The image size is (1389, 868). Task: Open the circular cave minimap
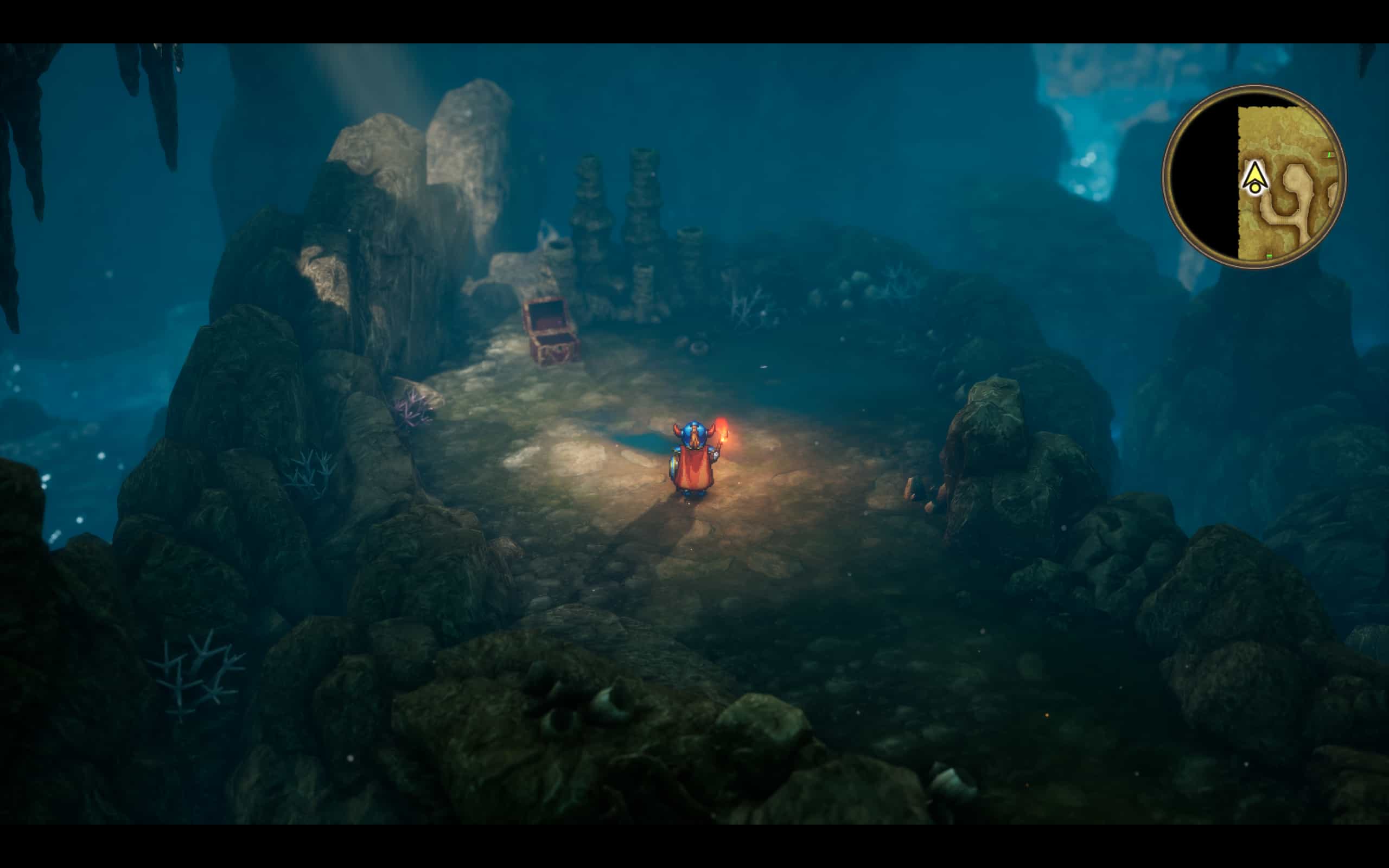[x=1254, y=177]
